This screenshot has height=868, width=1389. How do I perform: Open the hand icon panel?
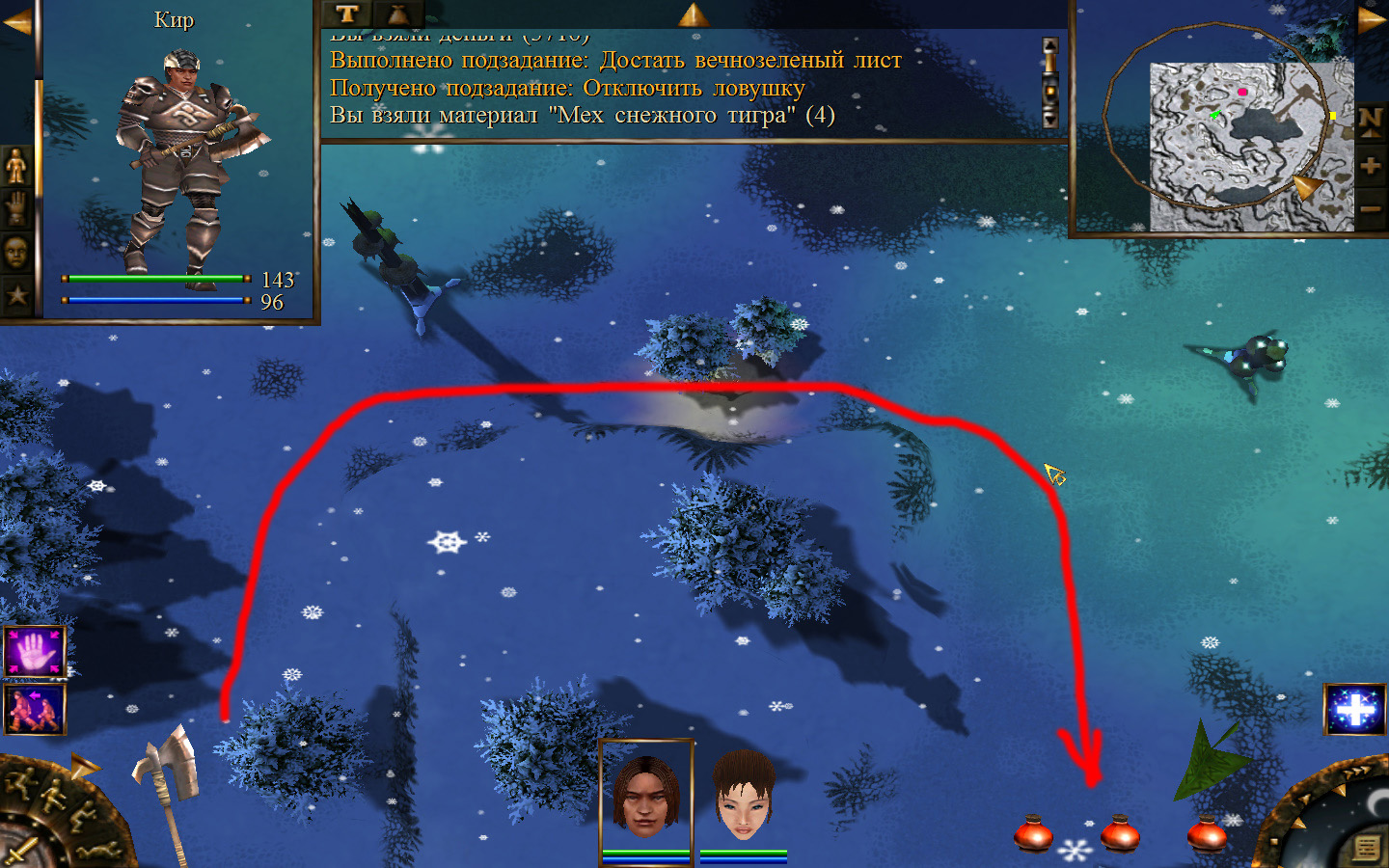coord(16,209)
